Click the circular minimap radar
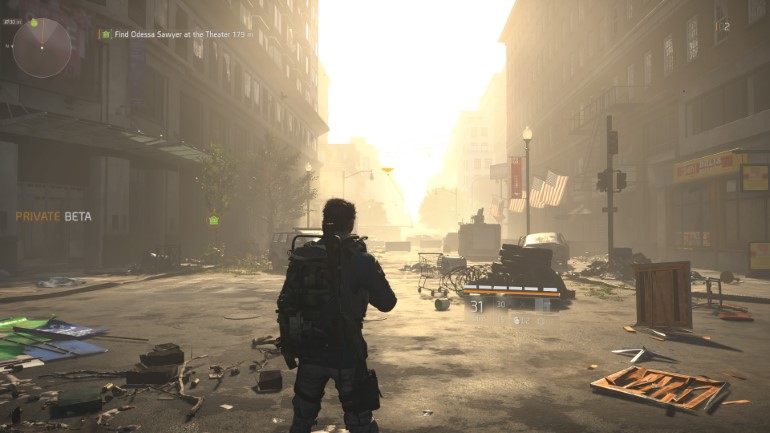 (42, 47)
